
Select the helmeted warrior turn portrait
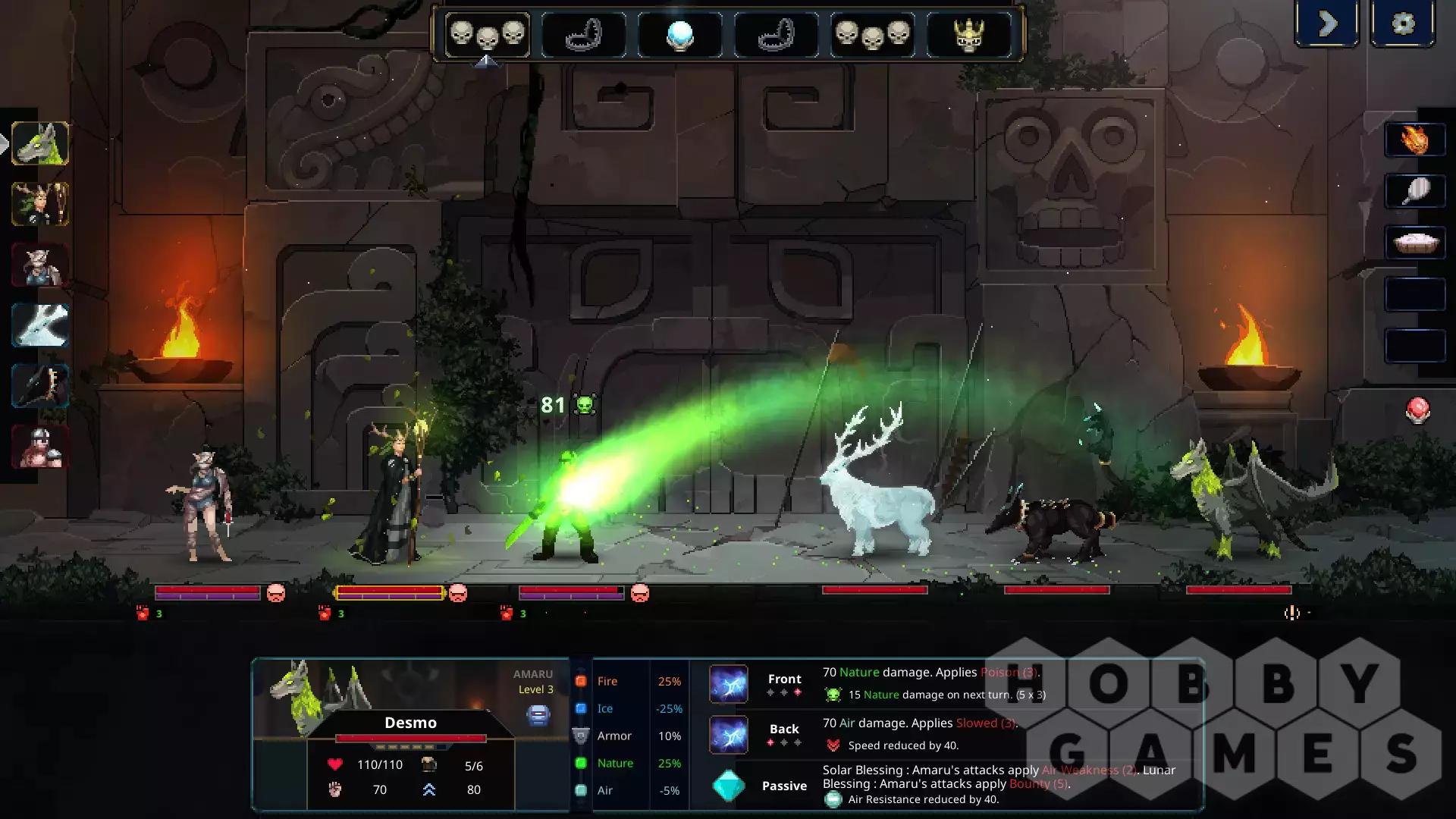tap(40, 447)
